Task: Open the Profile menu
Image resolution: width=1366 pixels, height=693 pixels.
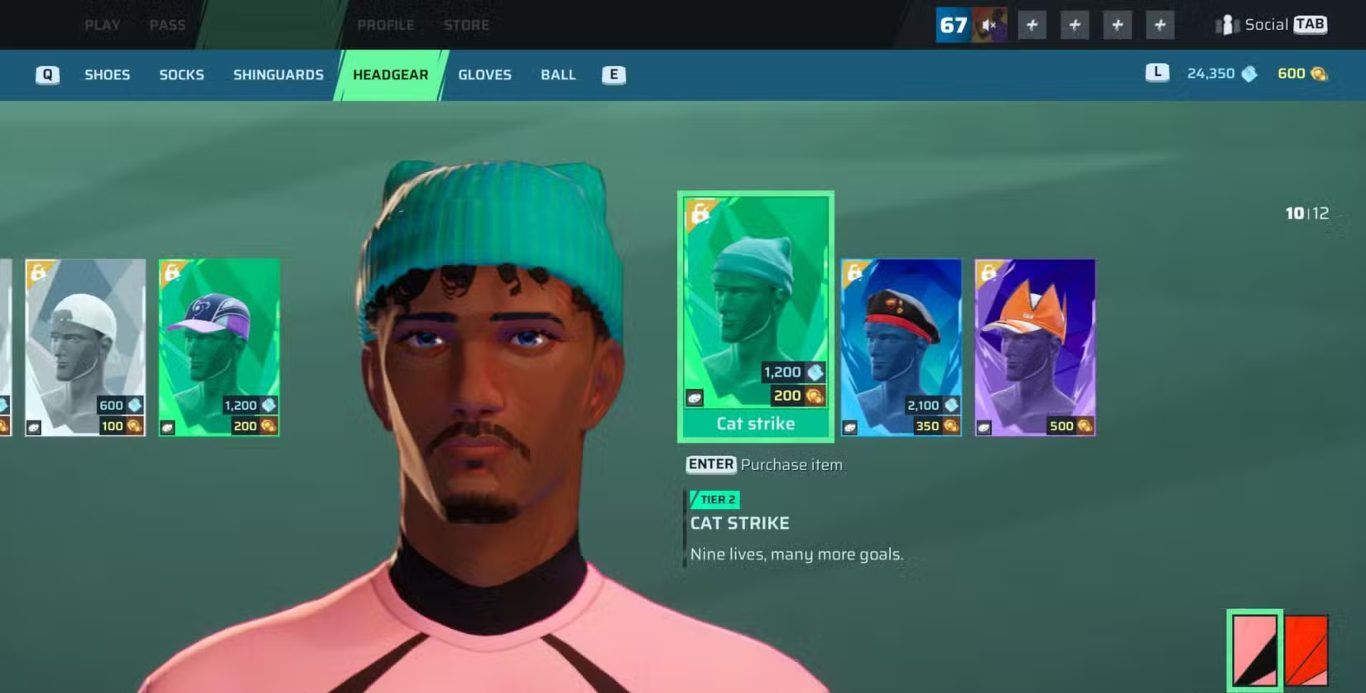Action: pos(385,25)
